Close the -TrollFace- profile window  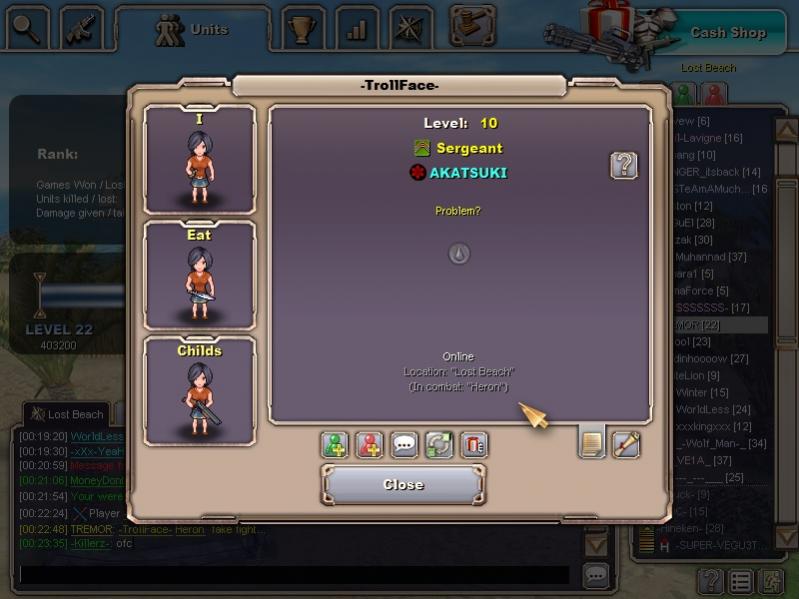click(403, 485)
